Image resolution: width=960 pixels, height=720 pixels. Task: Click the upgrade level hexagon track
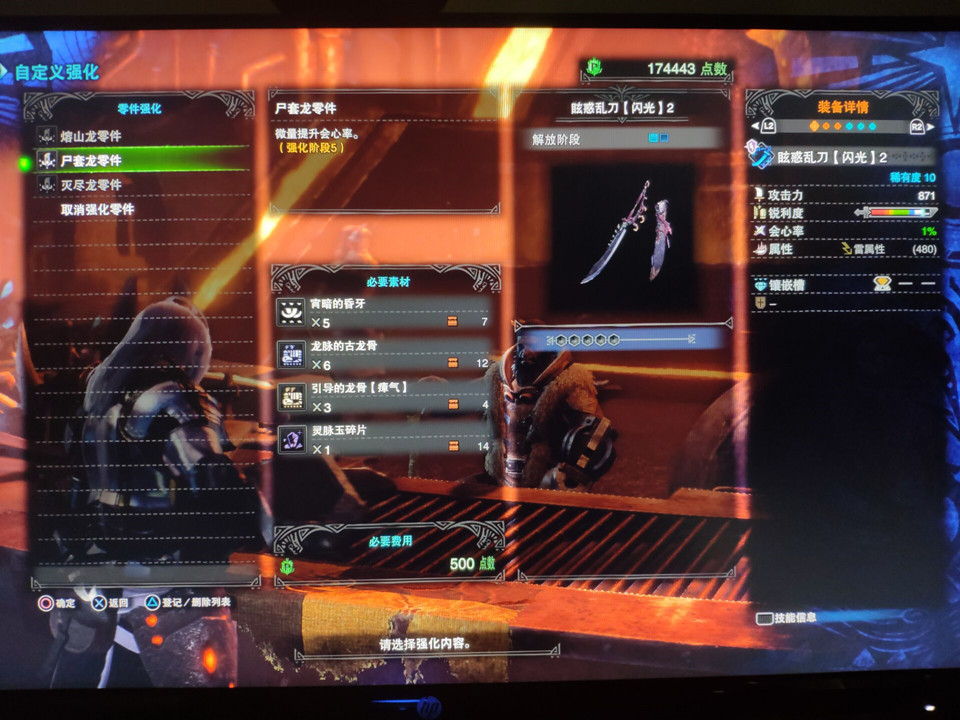tap(622, 340)
